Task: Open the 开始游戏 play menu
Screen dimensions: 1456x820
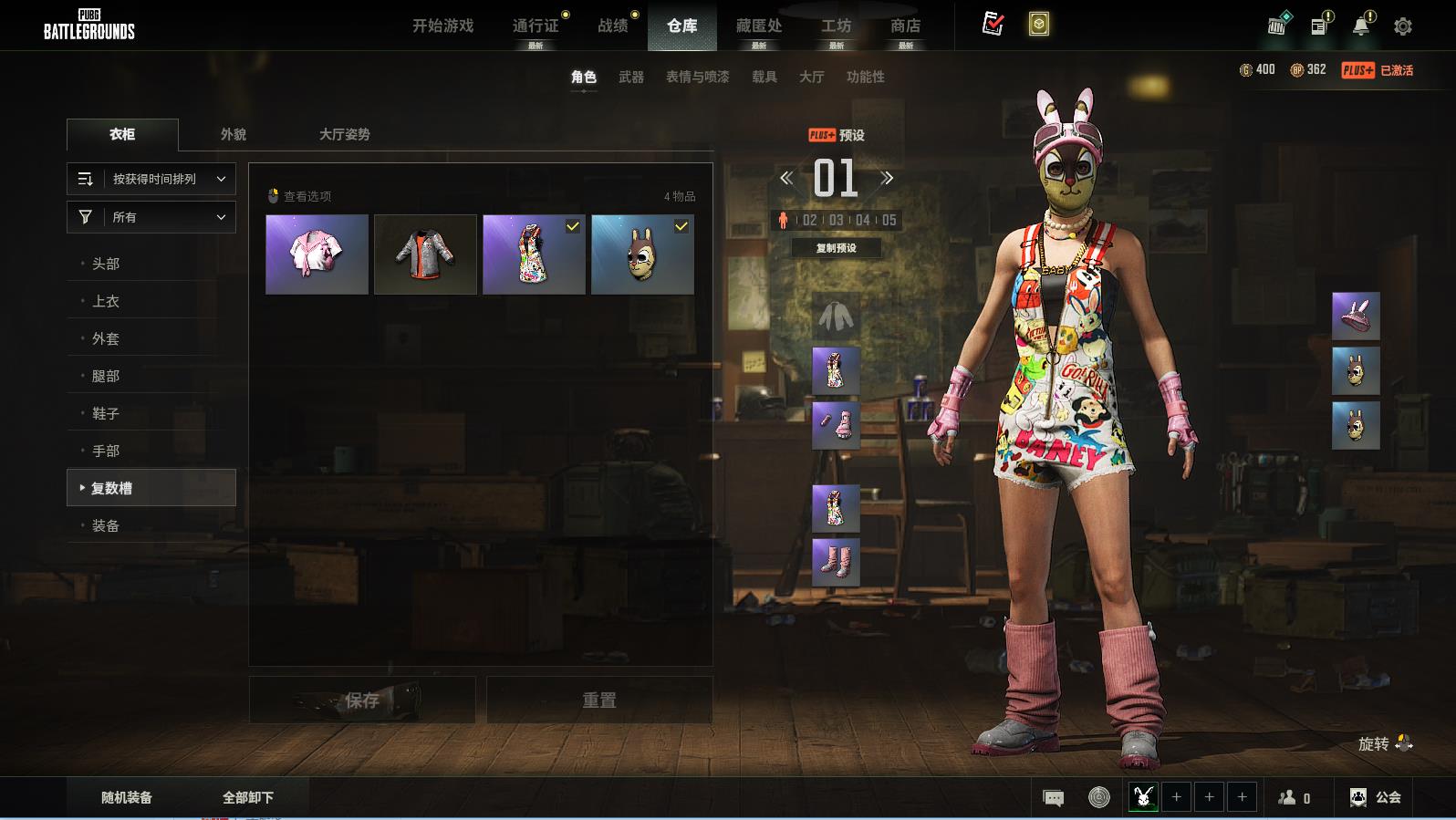Action: pyautogui.click(x=442, y=26)
